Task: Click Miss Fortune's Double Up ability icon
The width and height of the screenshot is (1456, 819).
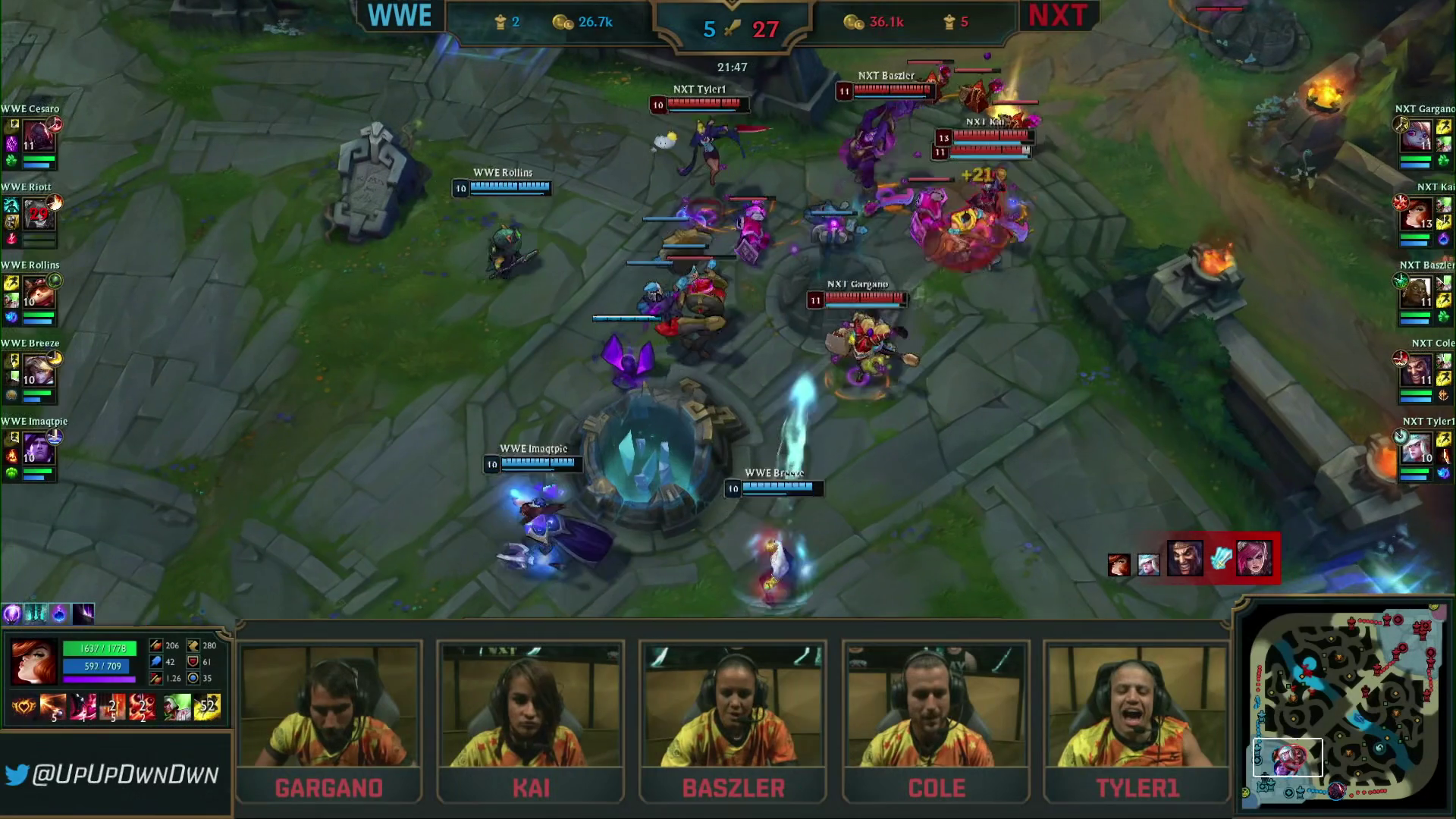Action: click(52, 707)
